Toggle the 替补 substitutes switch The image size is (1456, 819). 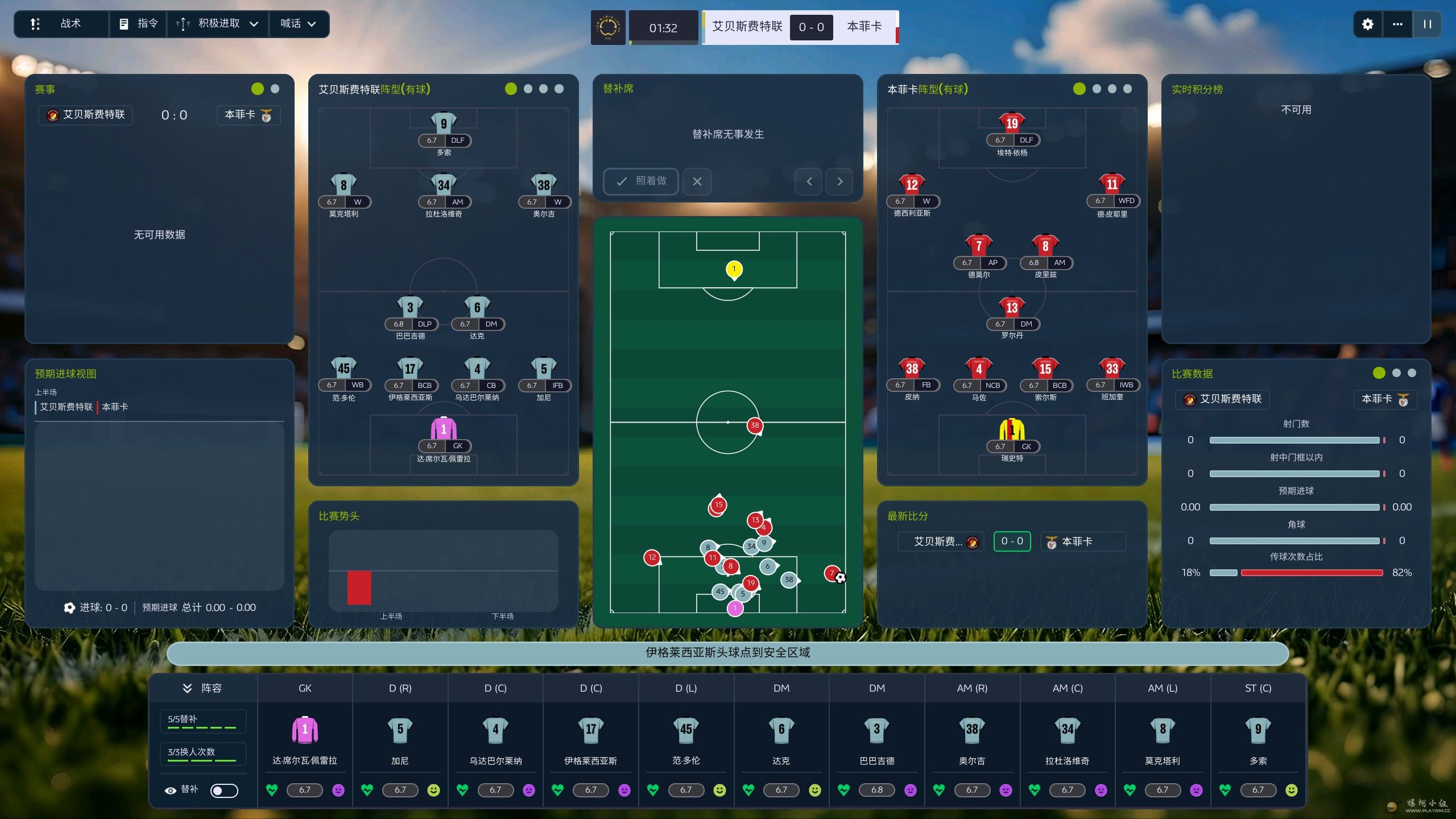(224, 790)
